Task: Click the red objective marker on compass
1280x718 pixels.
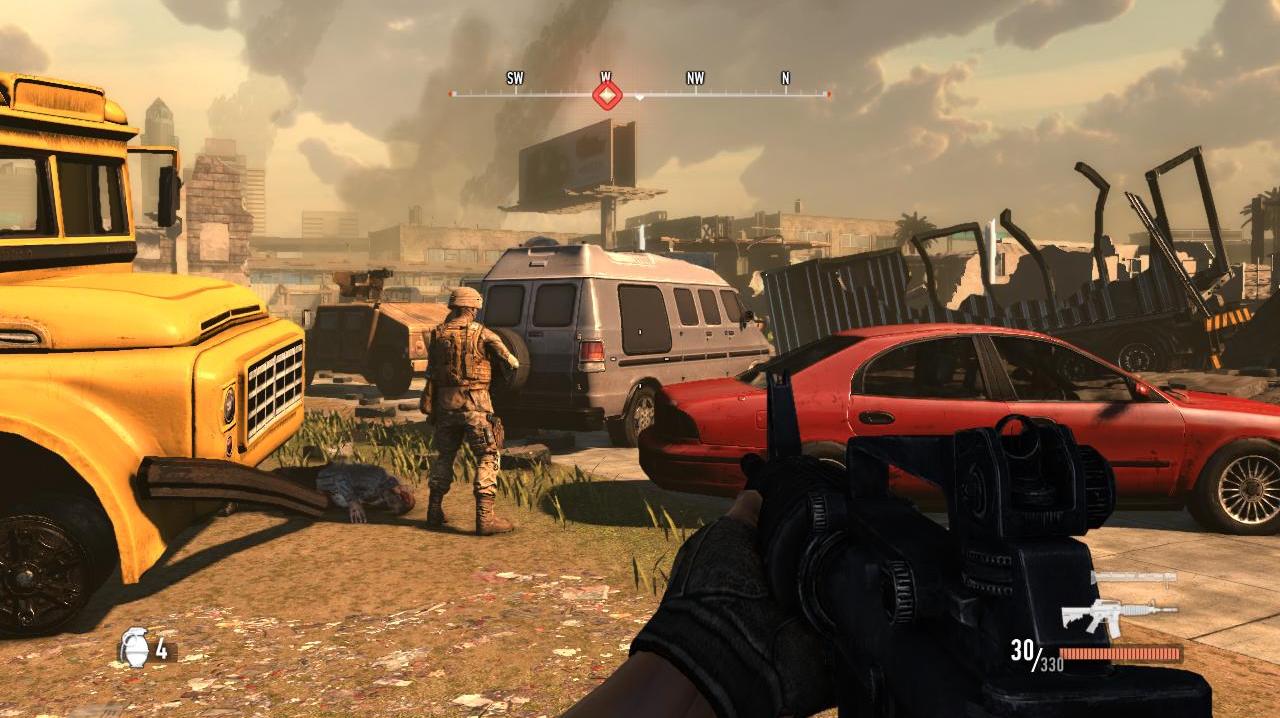Action: [607, 95]
